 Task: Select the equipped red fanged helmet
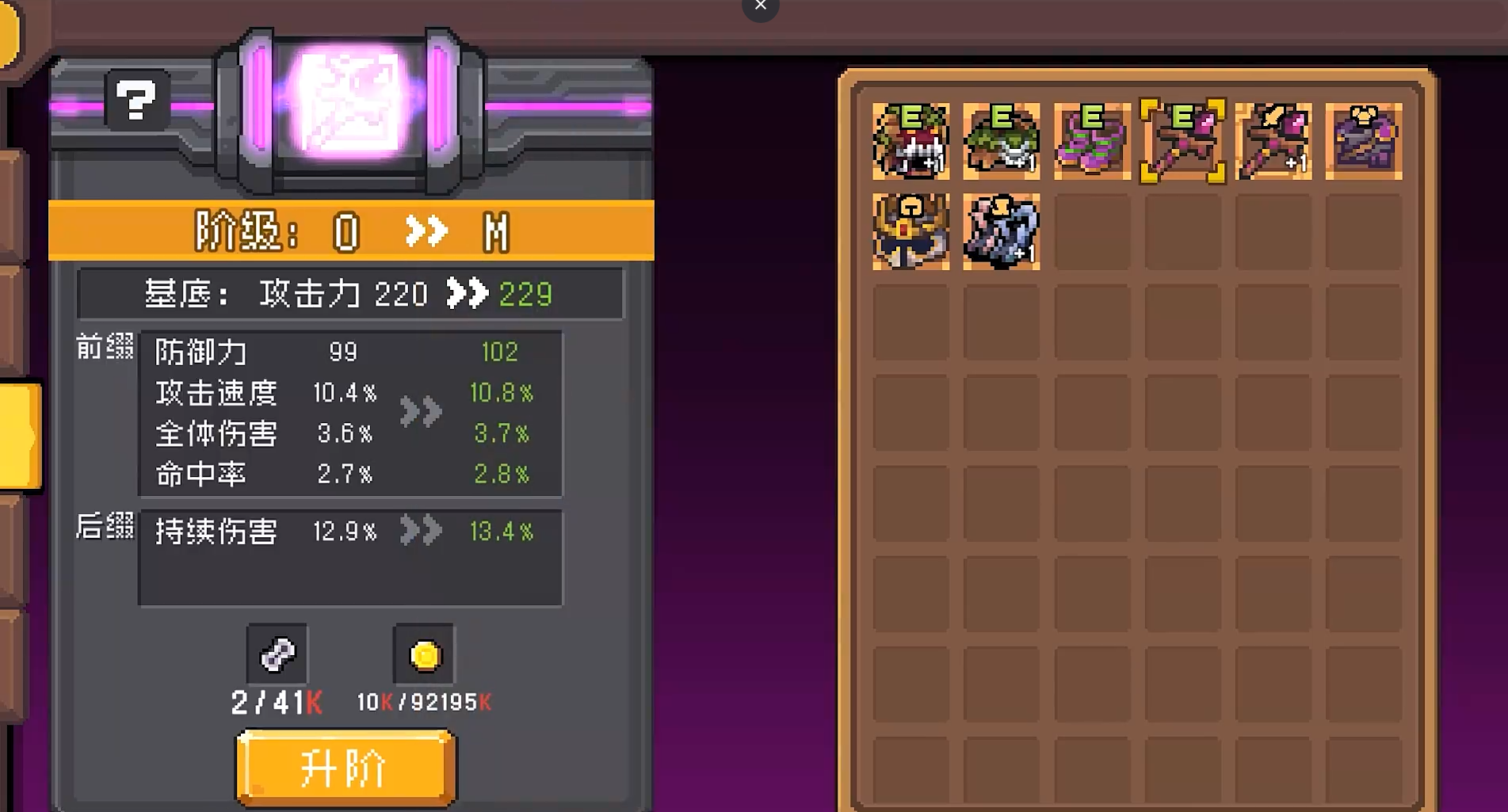[x=911, y=141]
